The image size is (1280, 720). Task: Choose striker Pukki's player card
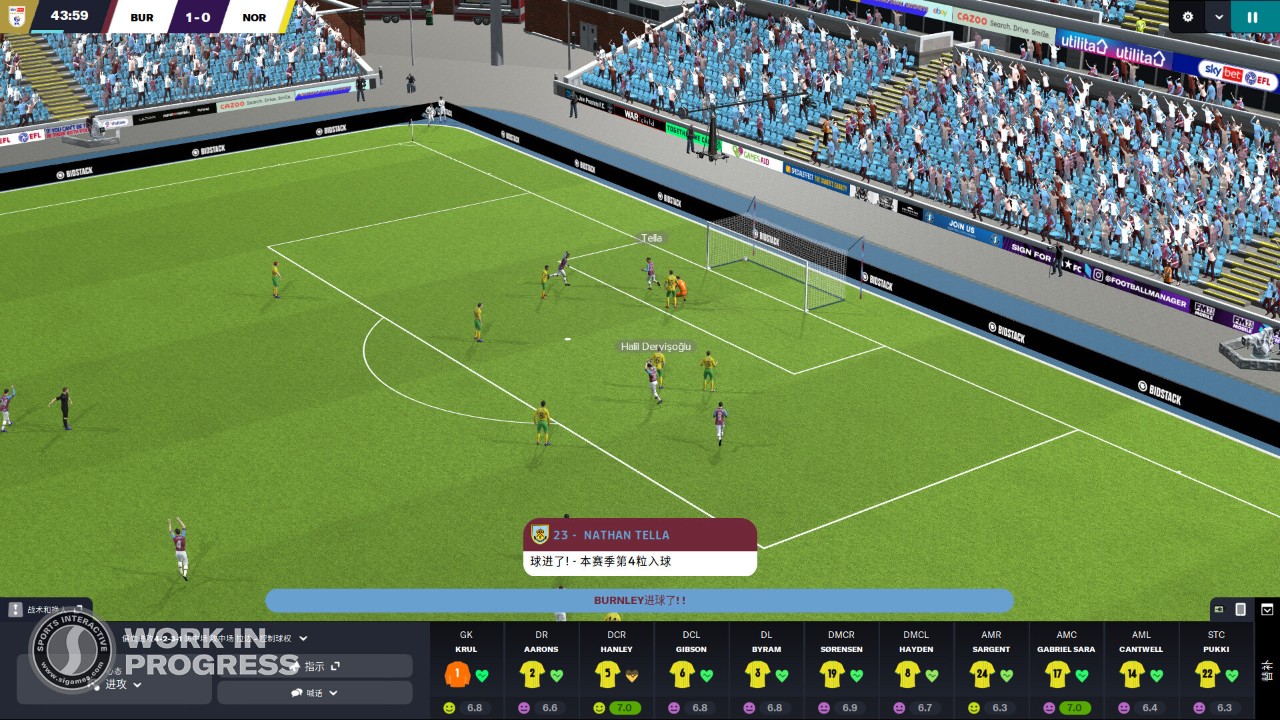1216,671
